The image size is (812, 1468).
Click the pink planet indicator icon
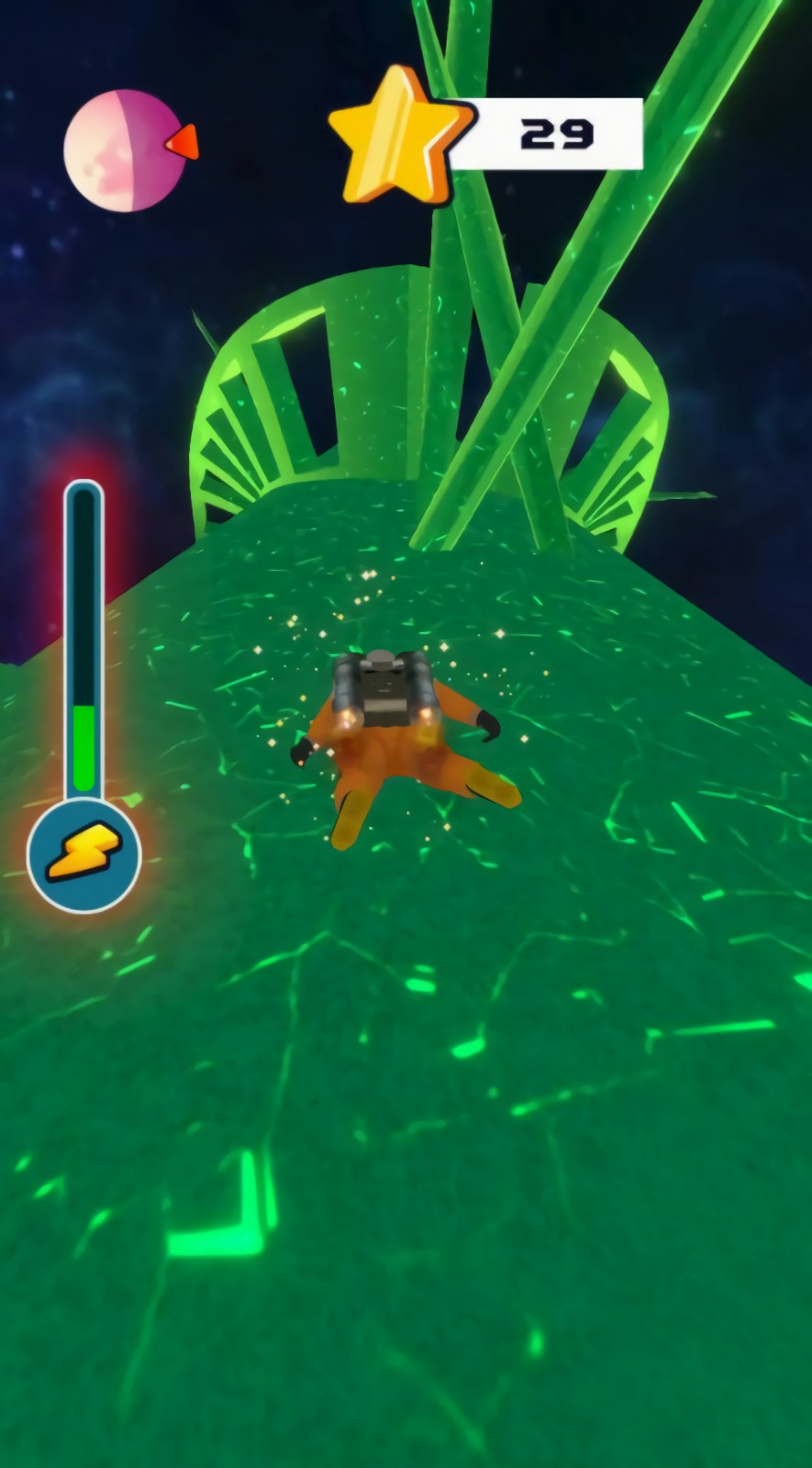pyautogui.click(x=124, y=150)
